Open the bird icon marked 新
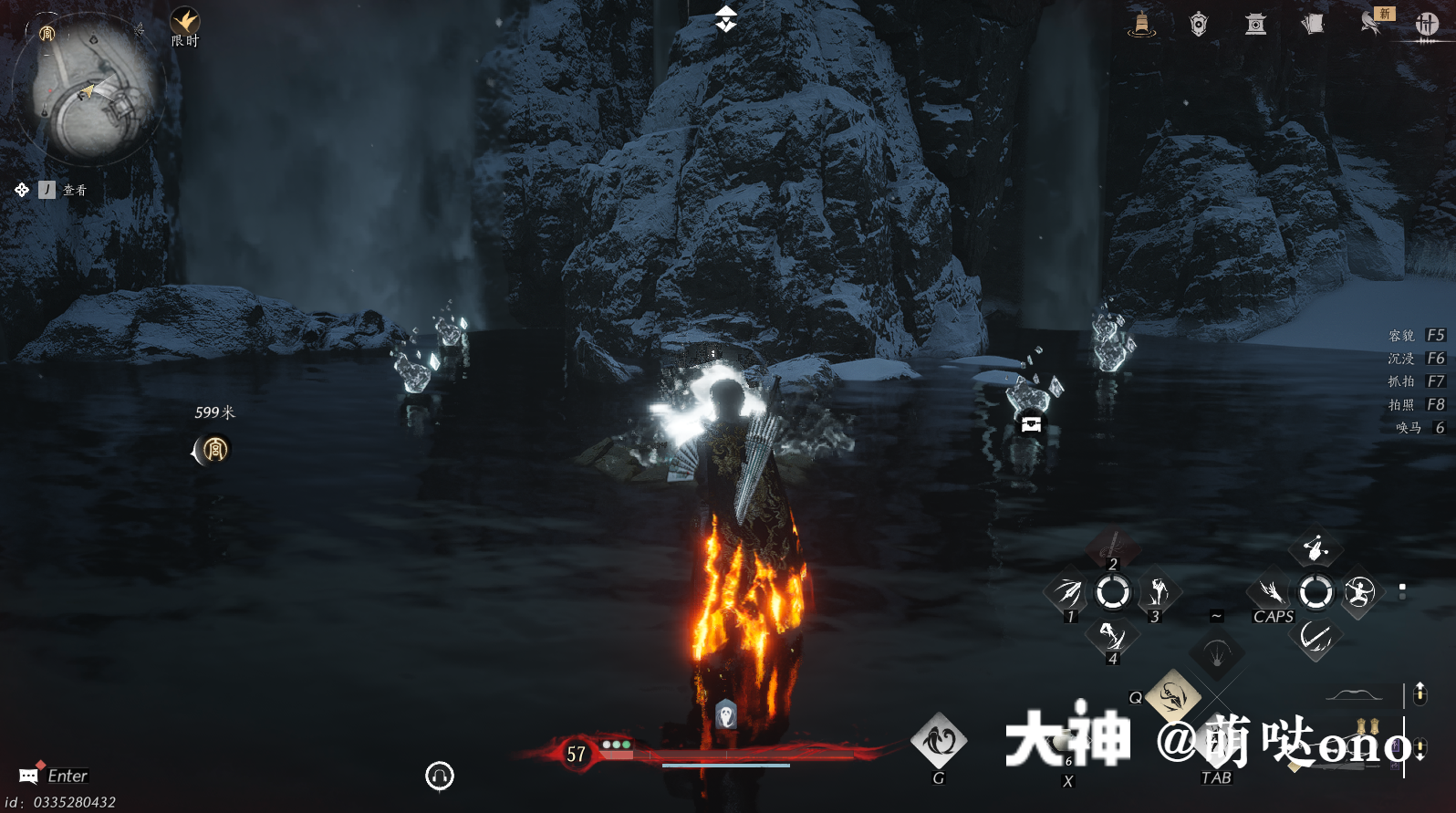1456x813 pixels. click(1371, 23)
